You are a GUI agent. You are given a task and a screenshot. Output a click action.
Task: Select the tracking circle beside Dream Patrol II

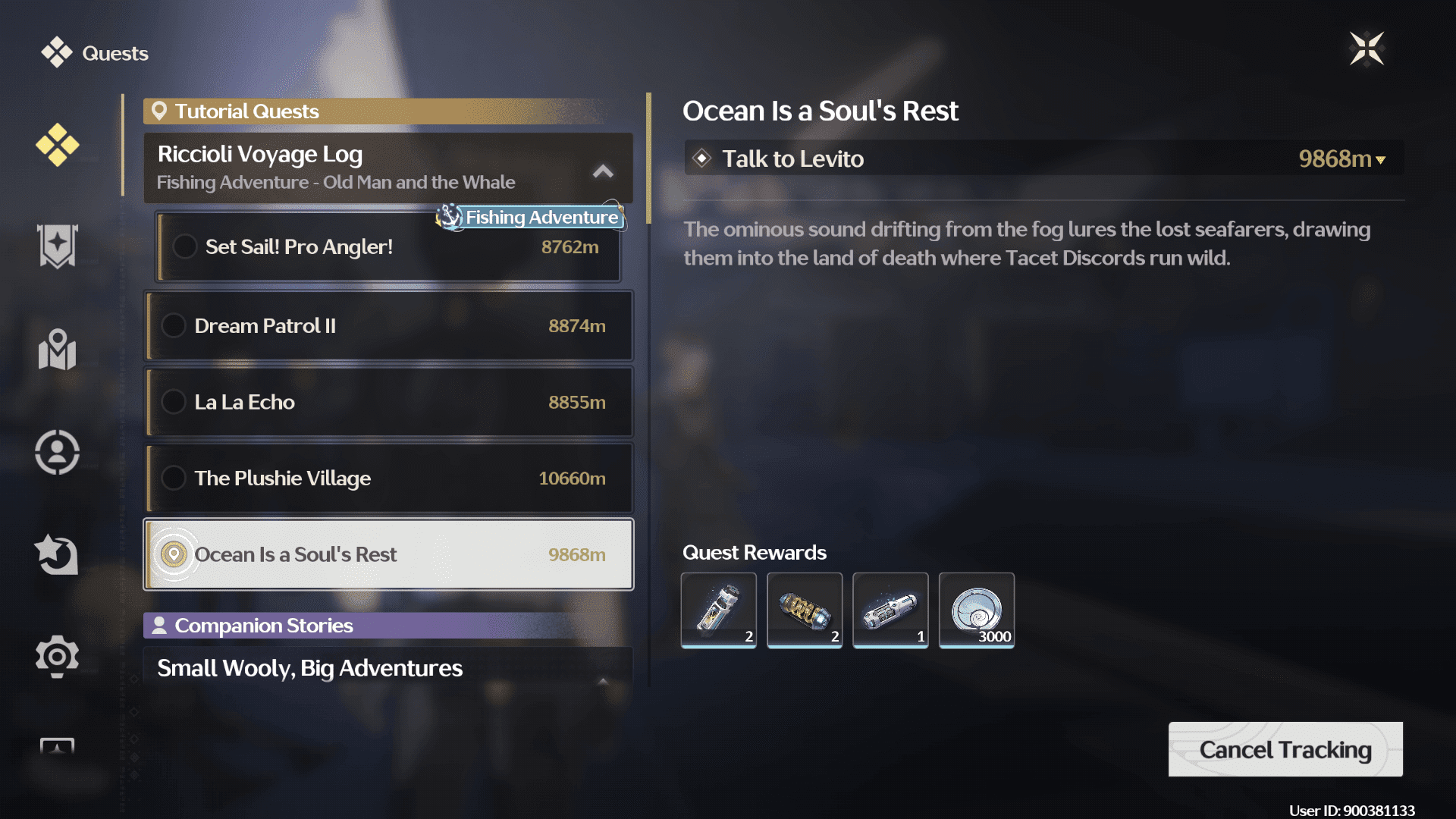[x=174, y=325]
